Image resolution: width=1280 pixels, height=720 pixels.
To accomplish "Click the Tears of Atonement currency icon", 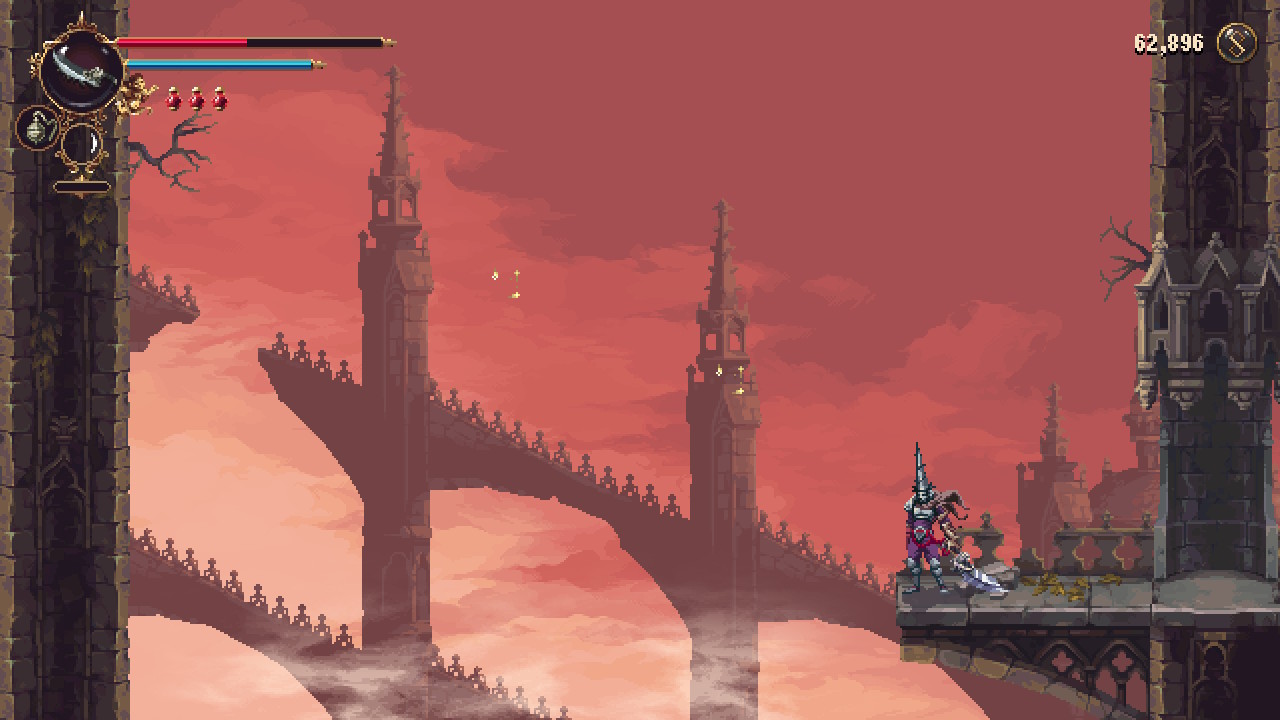I will [x=1236, y=43].
